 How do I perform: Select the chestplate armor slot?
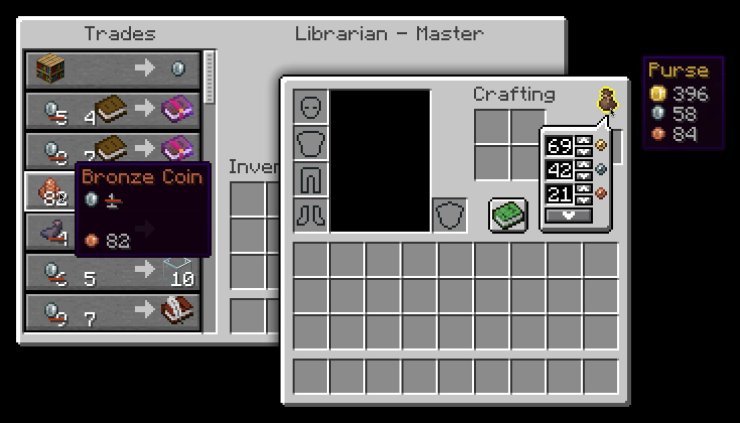coord(310,143)
